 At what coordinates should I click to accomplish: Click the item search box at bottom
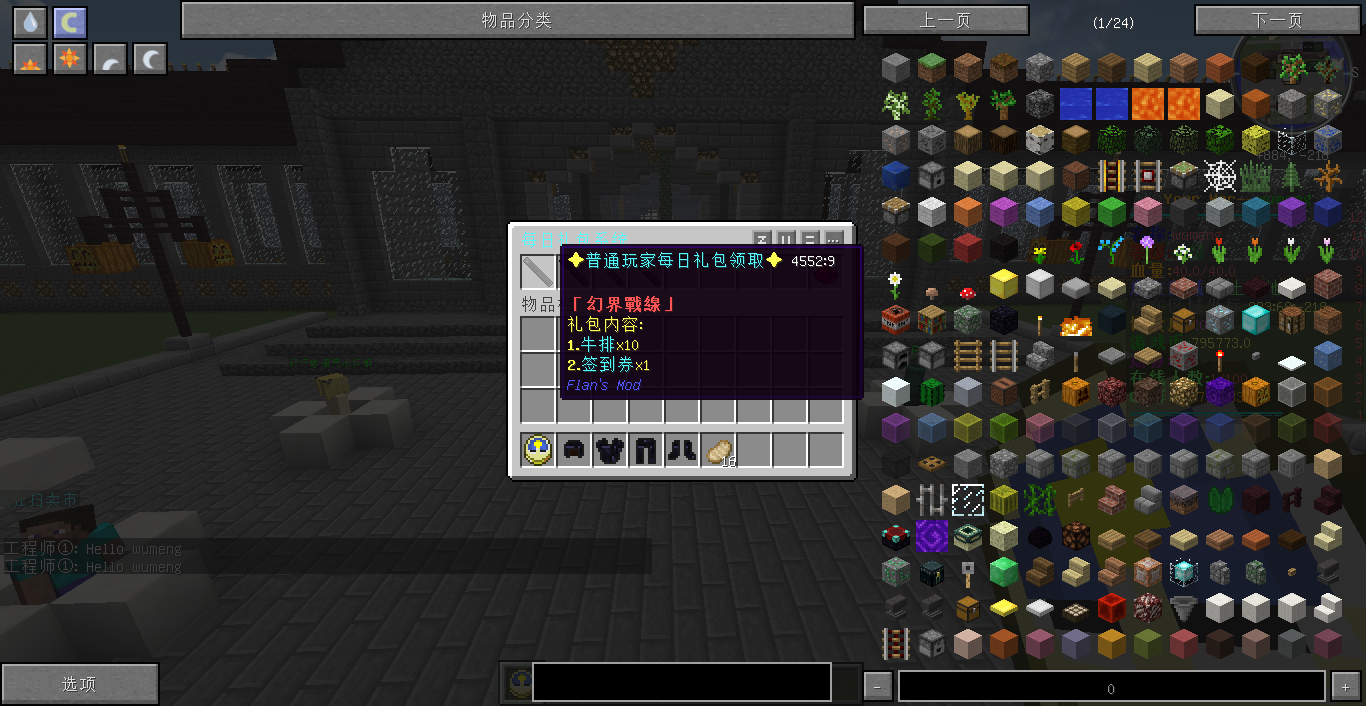coord(681,682)
